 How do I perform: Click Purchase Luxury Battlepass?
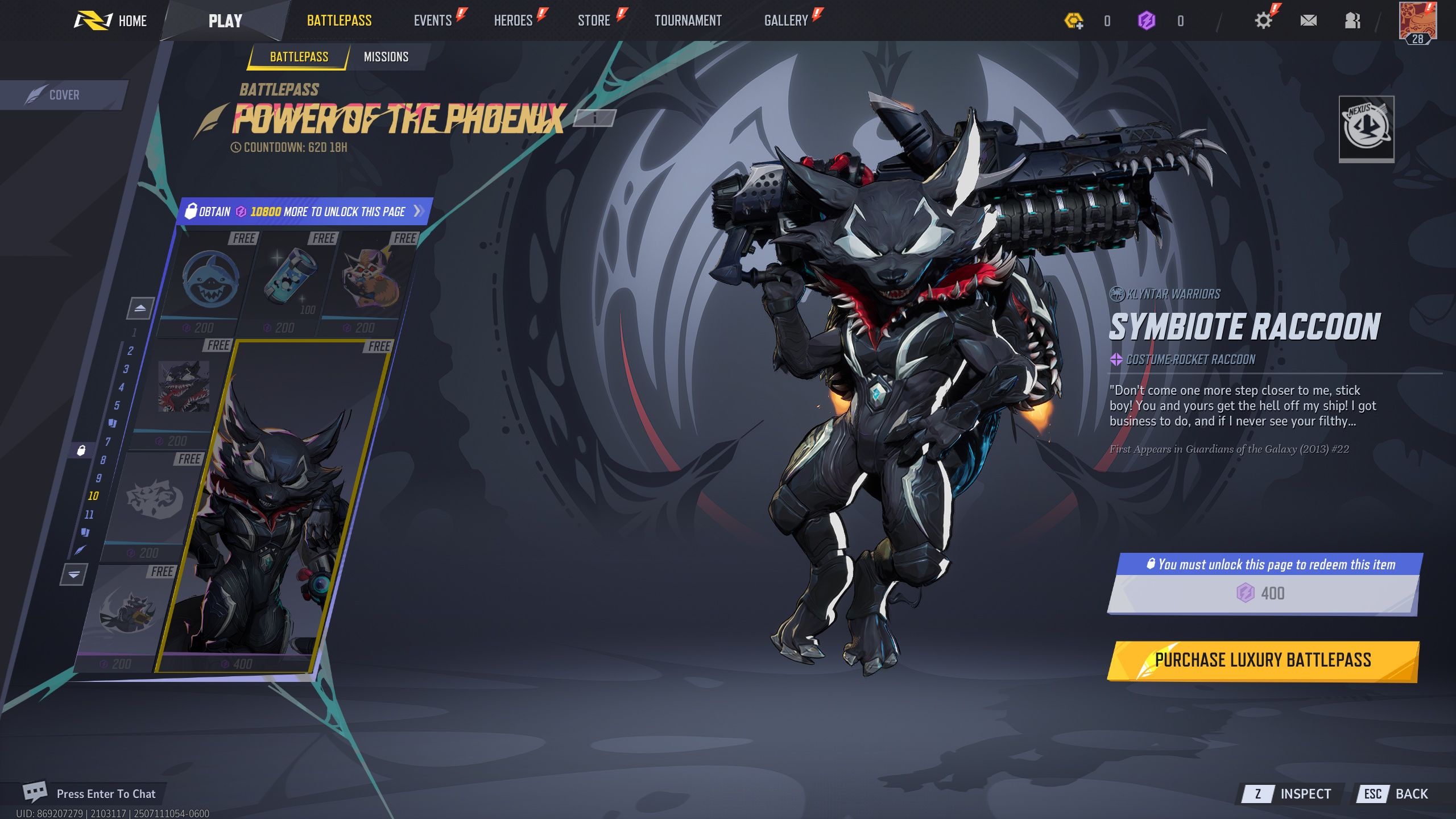pos(1263,660)
